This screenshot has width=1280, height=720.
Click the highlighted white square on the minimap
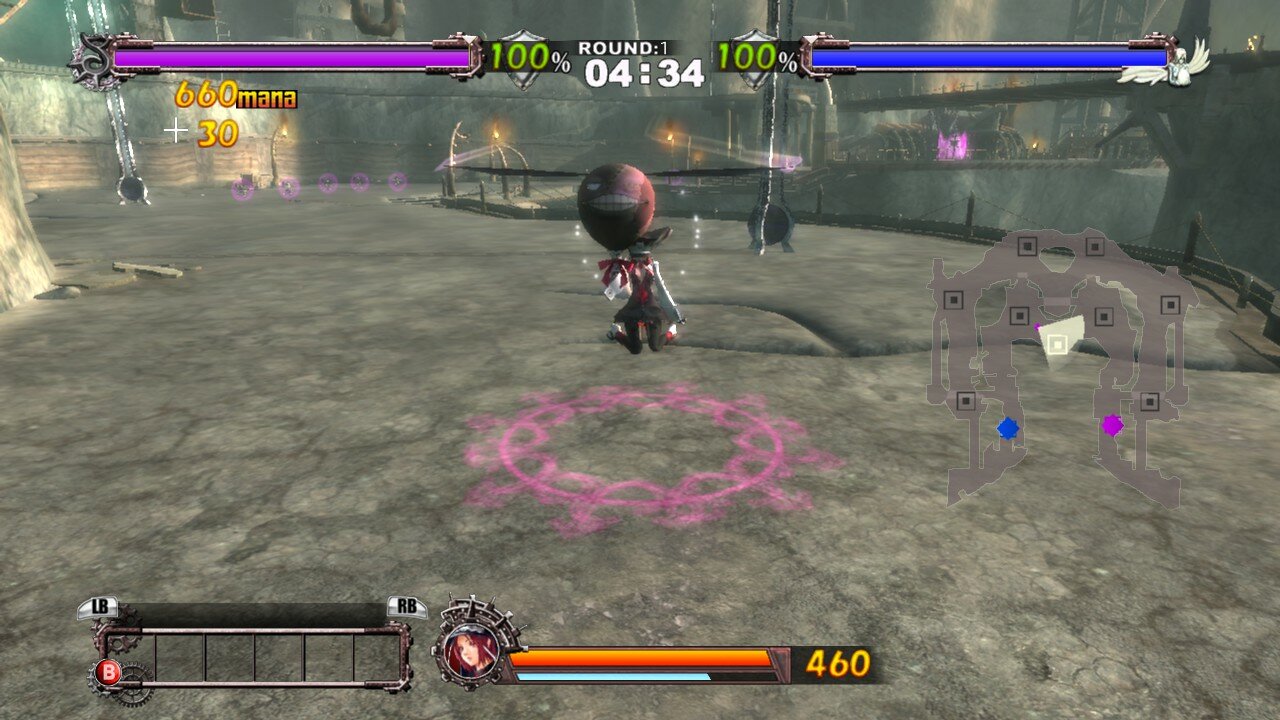tap(1056, 342)
